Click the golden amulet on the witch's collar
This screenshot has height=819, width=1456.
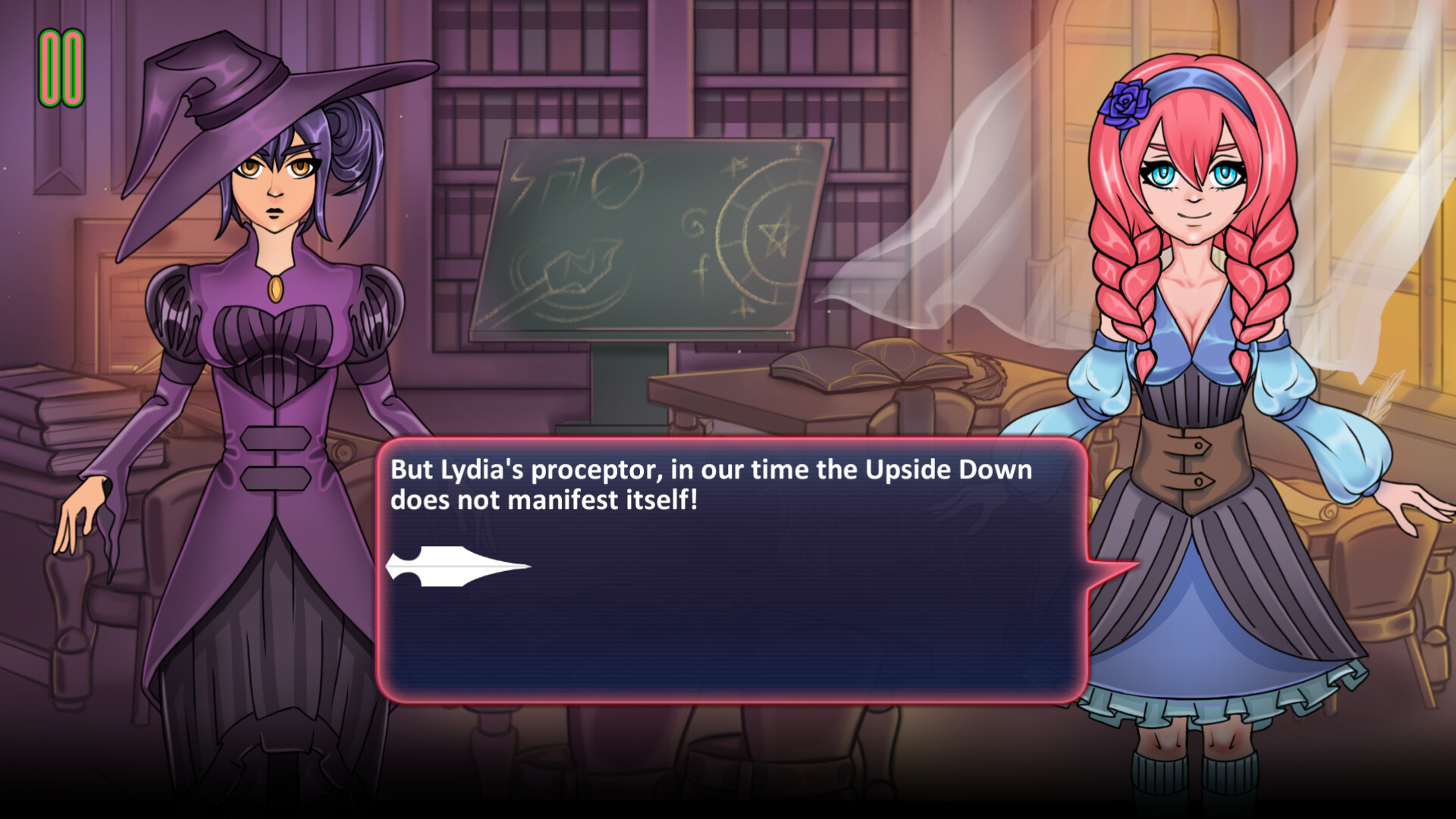pos(275,289)
